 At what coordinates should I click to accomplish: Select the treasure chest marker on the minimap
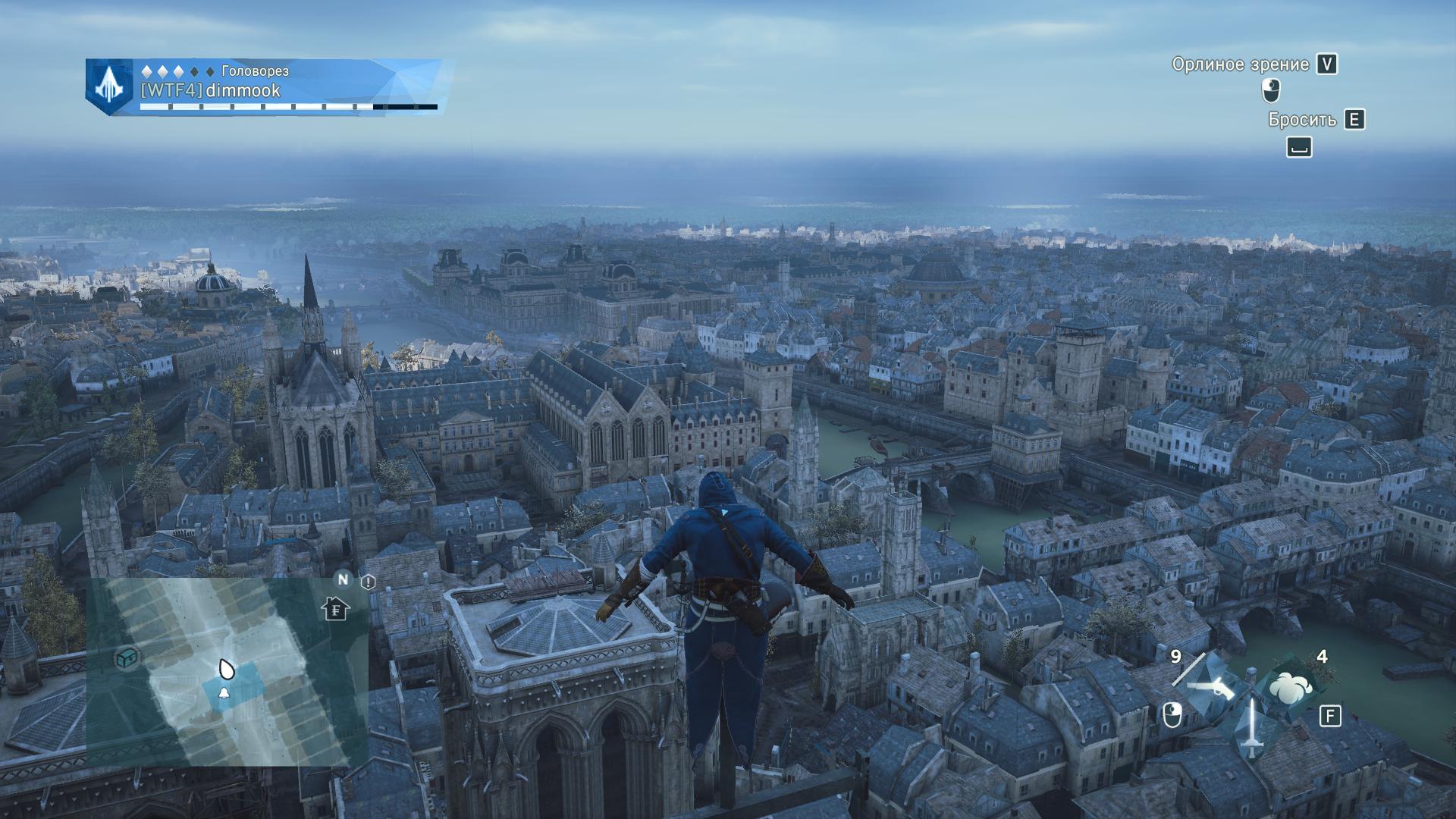[x=127, y=657]
